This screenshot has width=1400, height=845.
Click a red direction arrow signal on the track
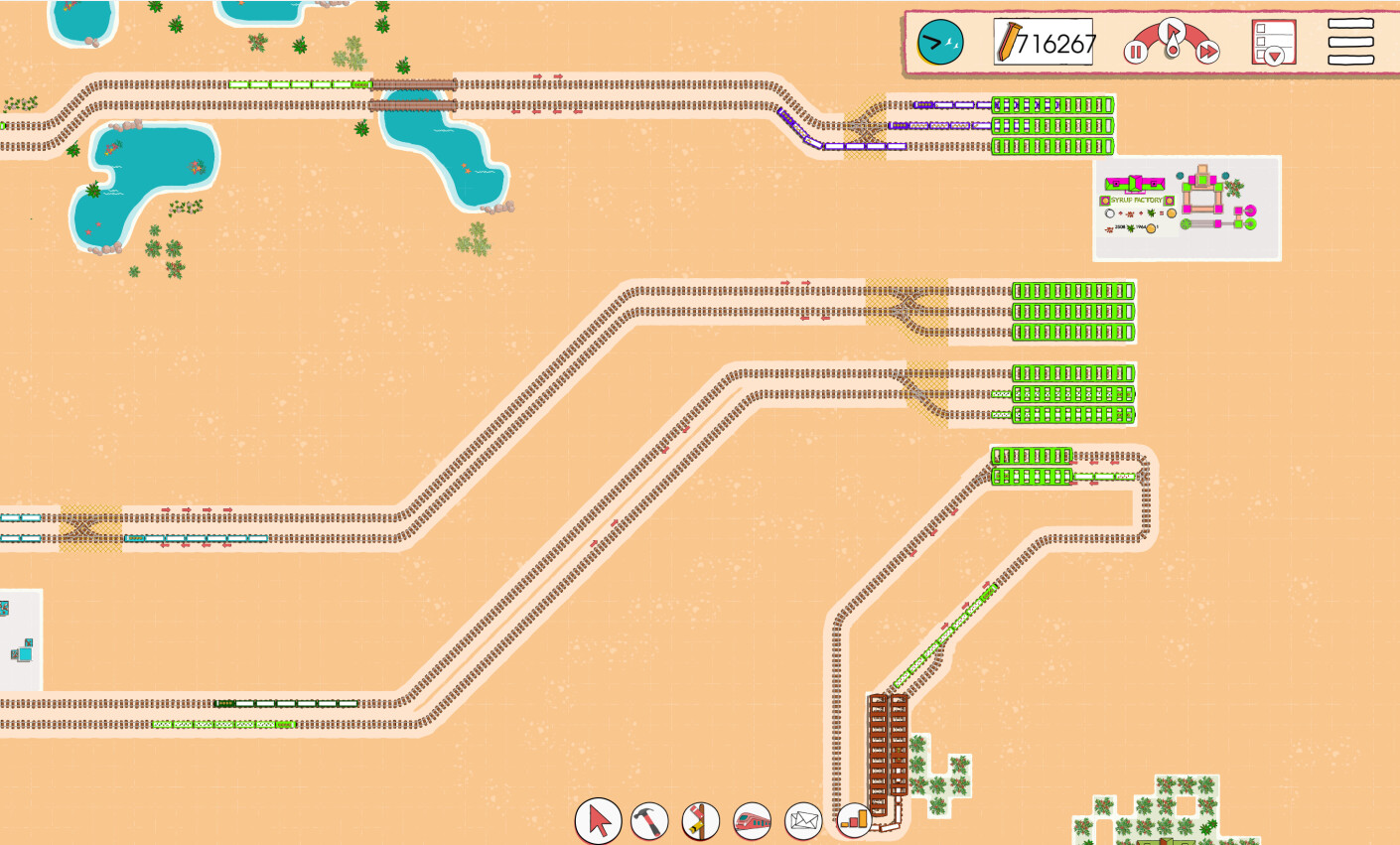537,74
